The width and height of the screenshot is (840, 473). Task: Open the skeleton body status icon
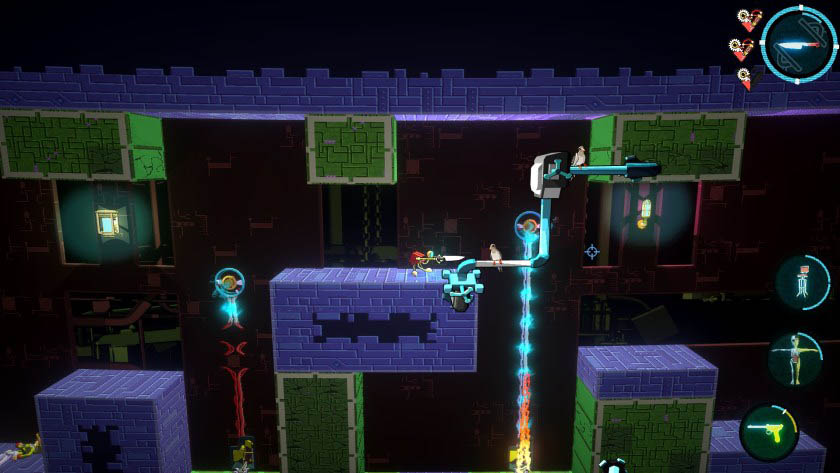tap(794, 358)
